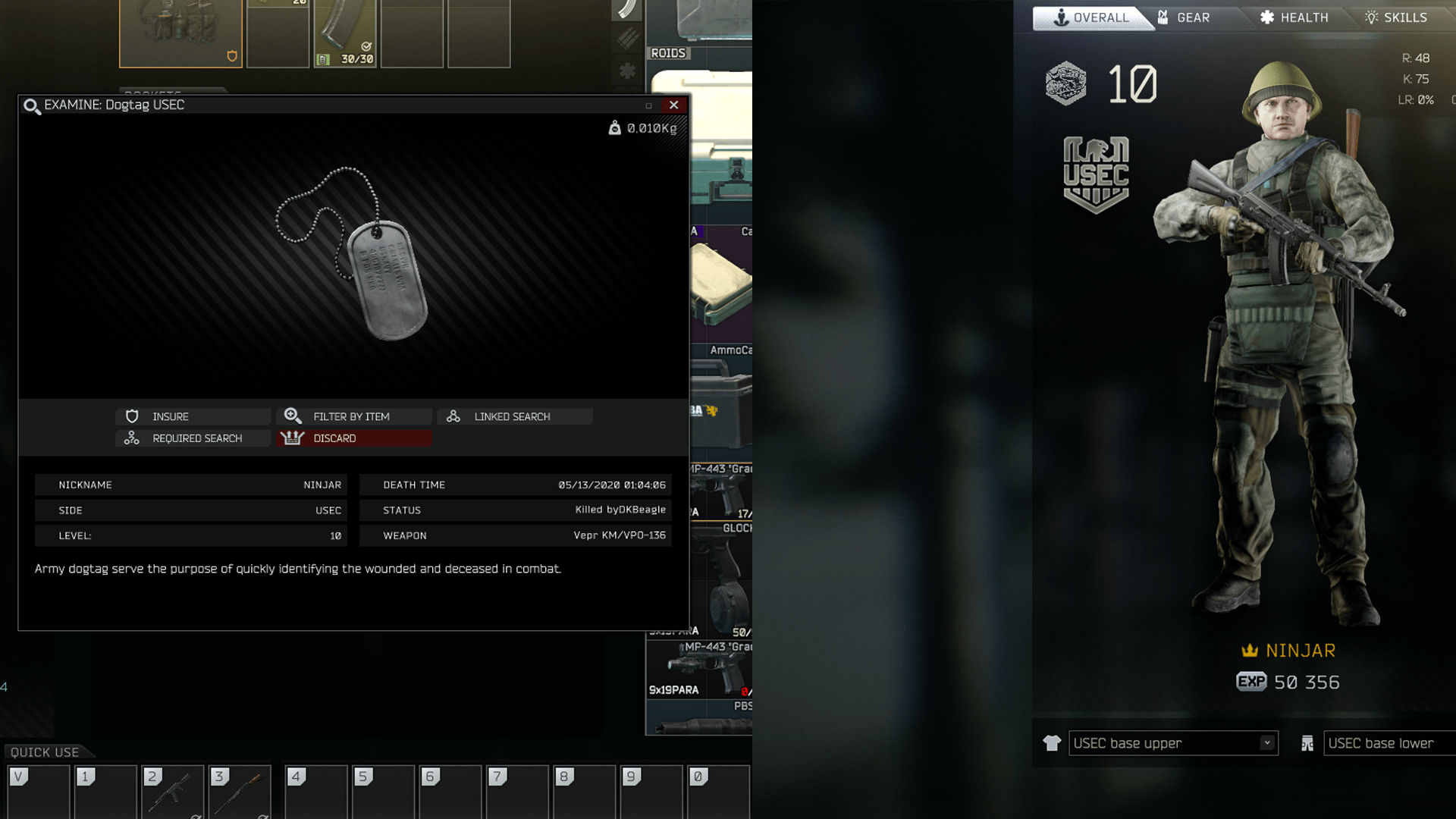Open the USEC base upper dropdown
Viewport: 1456px width, 819px height.
1267,743
